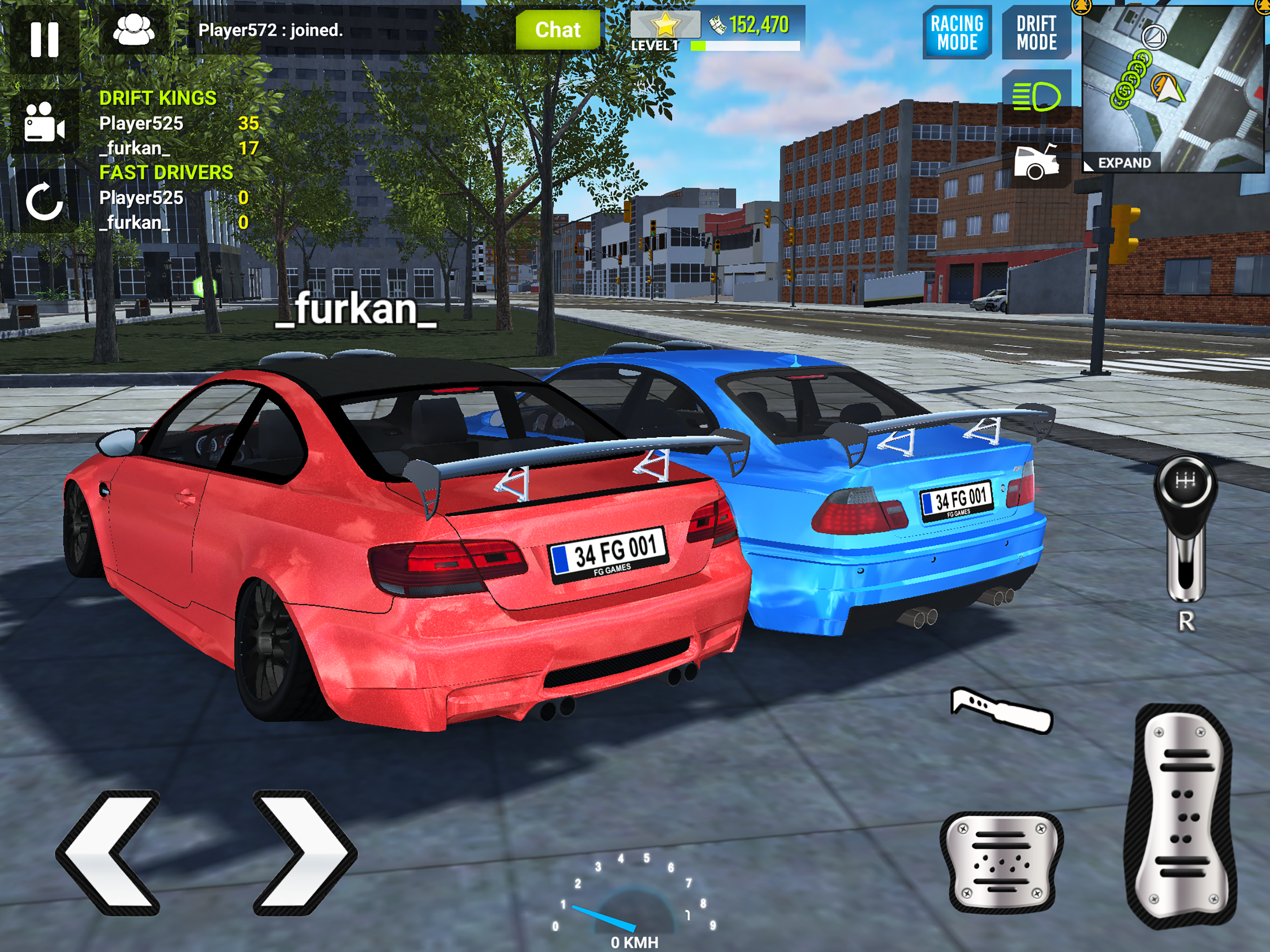This screenshot has width=1270, height=952.
Task: Open the green Chat button
Action: (x=557, y=30)
